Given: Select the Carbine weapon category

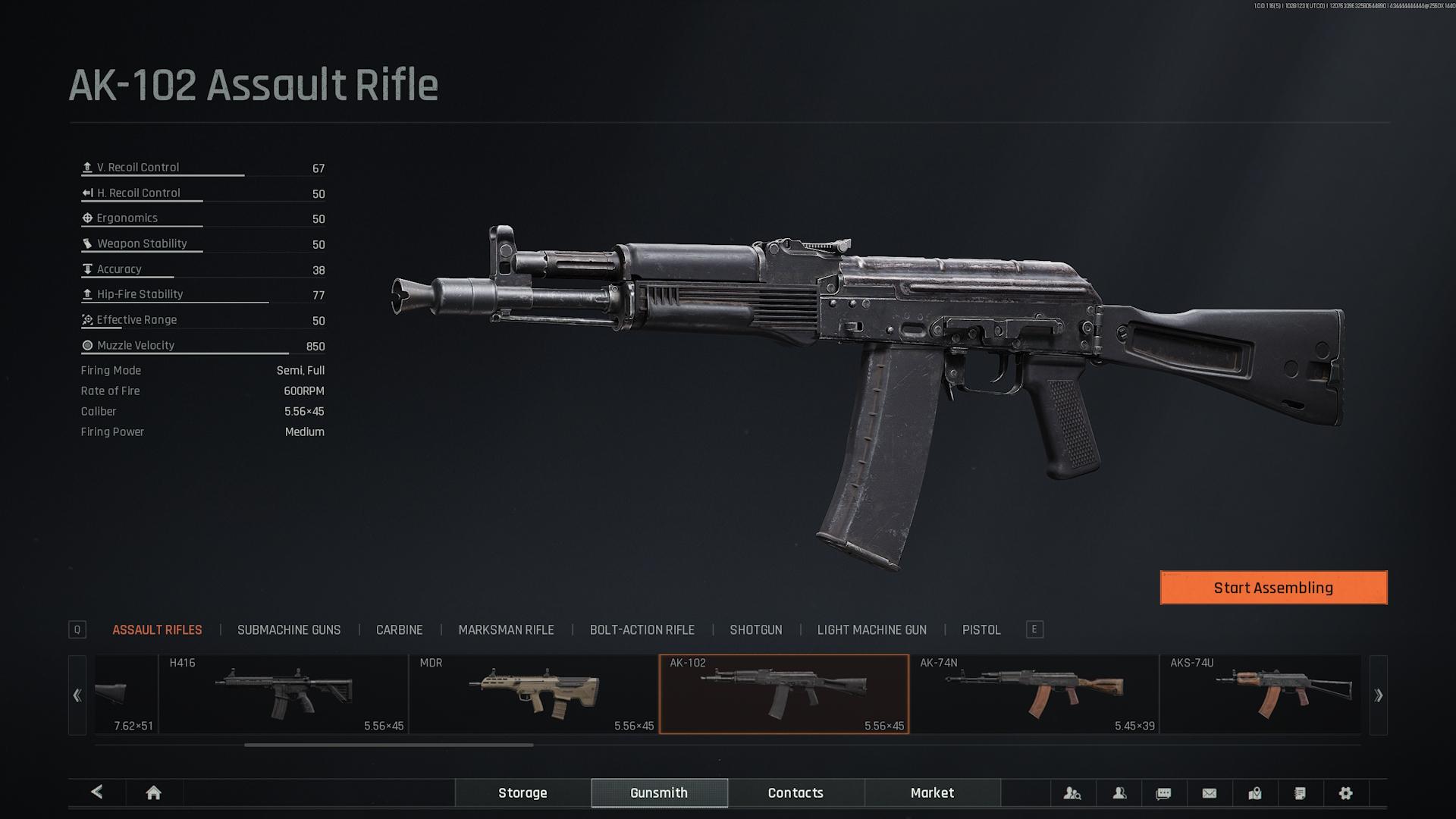Looking at the screenshot, I should [399, 630].
